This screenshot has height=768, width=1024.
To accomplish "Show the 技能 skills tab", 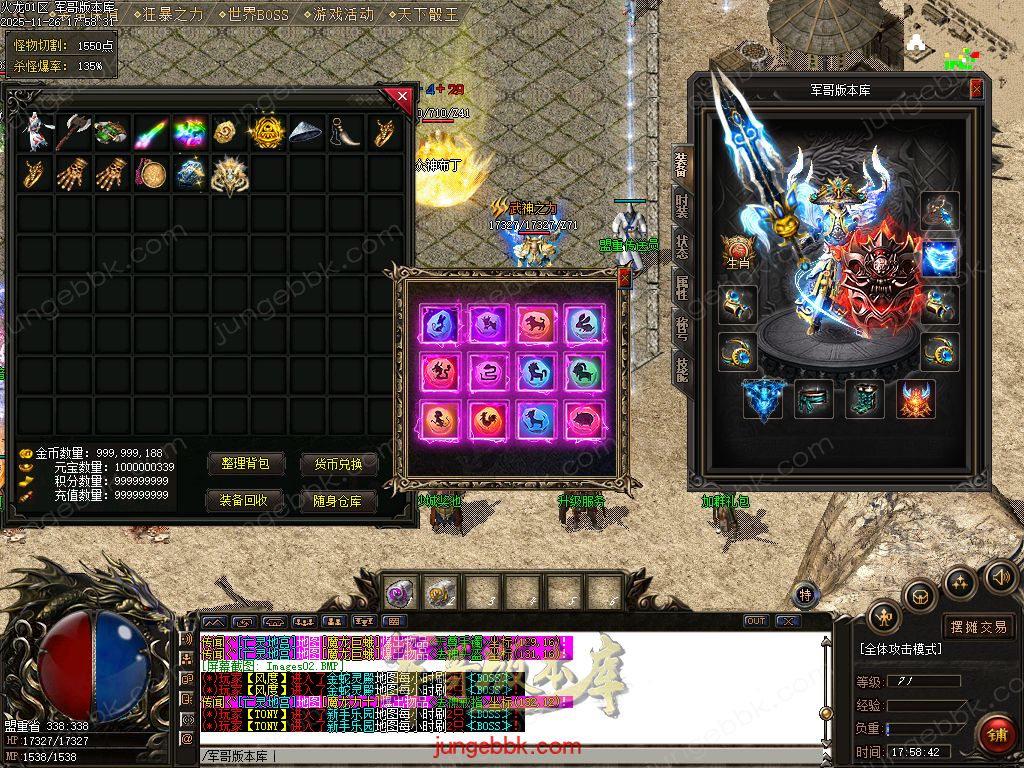I will coord(681,369).
